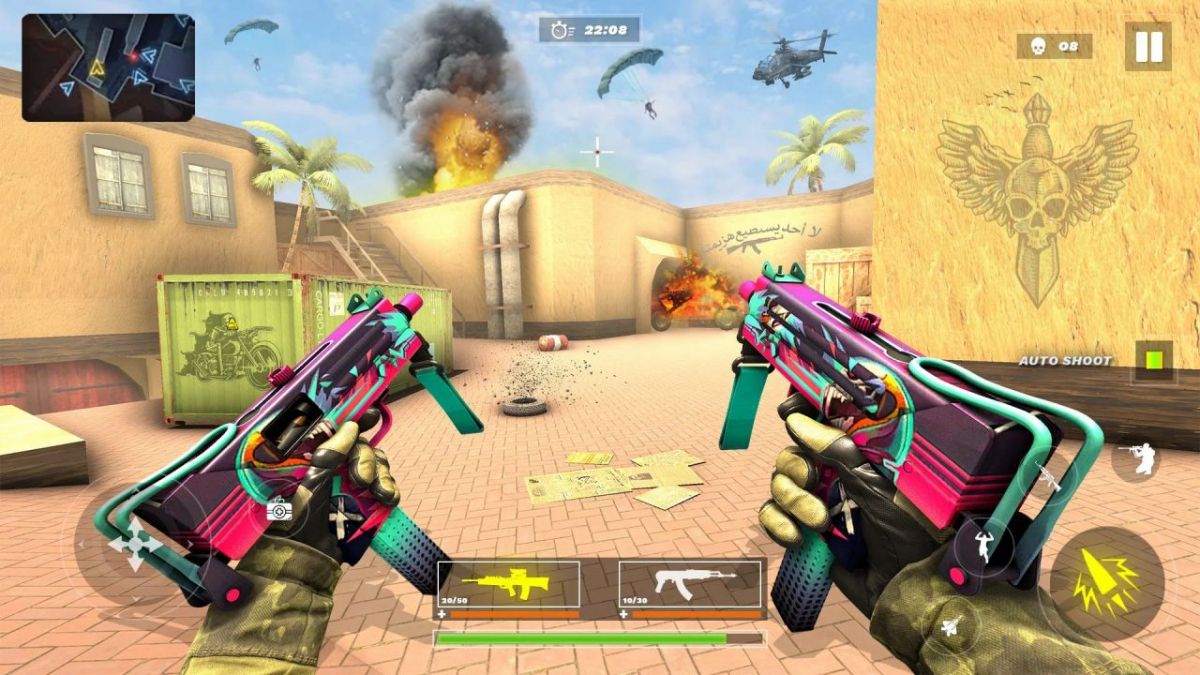The width and height of the screenshot is (1200, 675).
Task: Pause the game with the pause button
Action: 1147,46
